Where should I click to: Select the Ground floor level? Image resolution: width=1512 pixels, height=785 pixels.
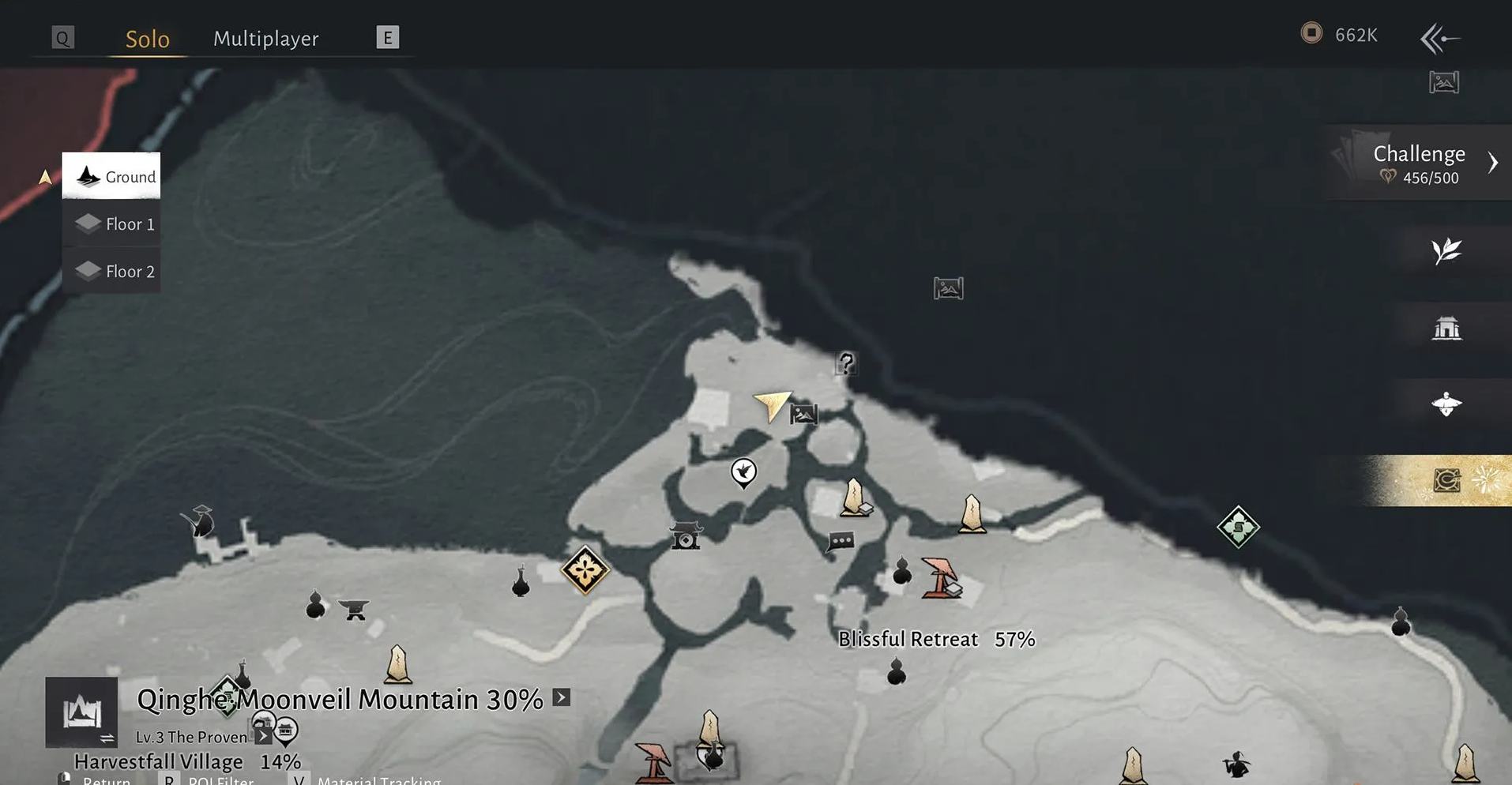point(111,176)
